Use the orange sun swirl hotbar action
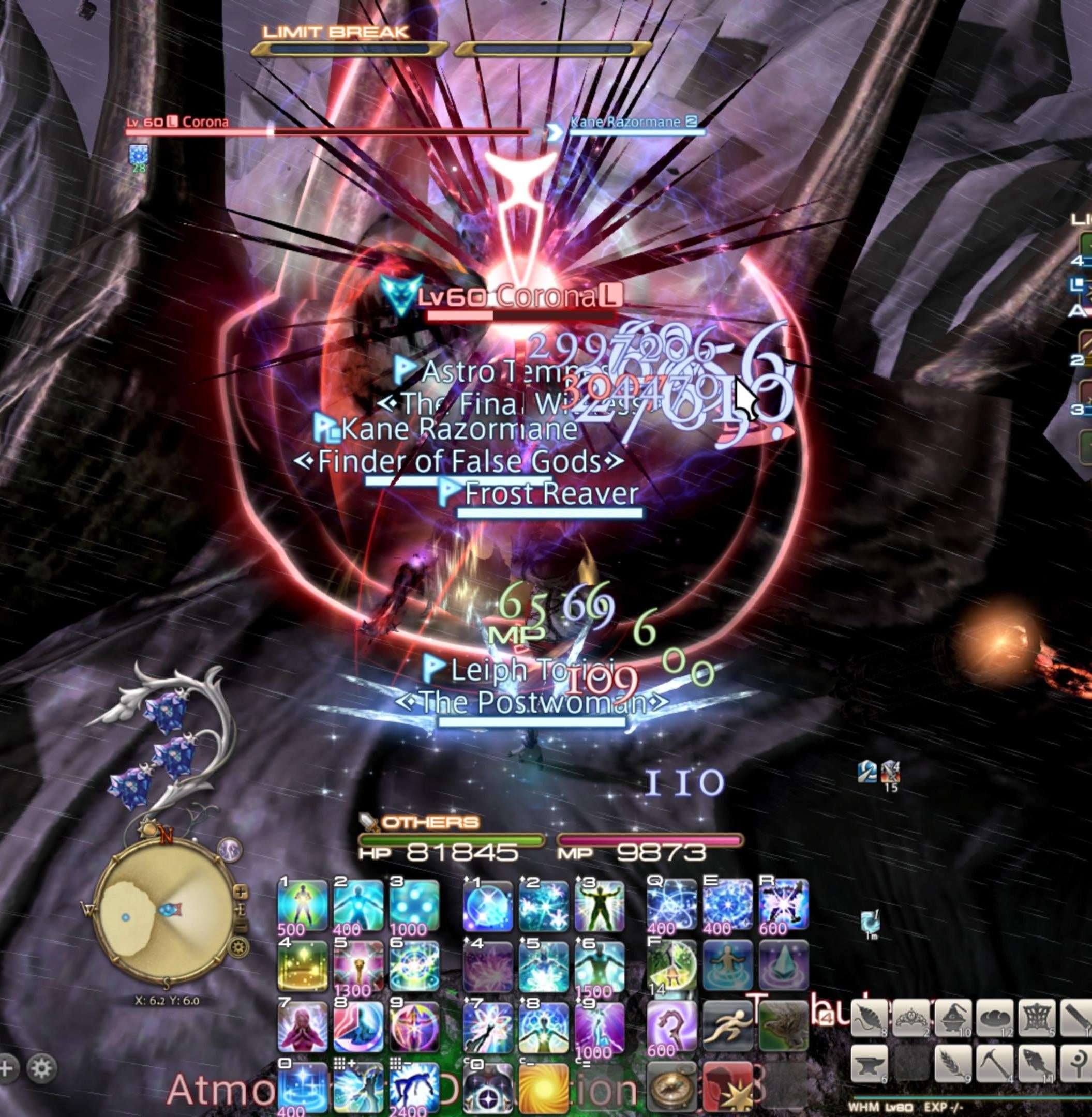The width and height of the screenshot is (1092, 1117). pyautogui.click(x=542, y=1085)
